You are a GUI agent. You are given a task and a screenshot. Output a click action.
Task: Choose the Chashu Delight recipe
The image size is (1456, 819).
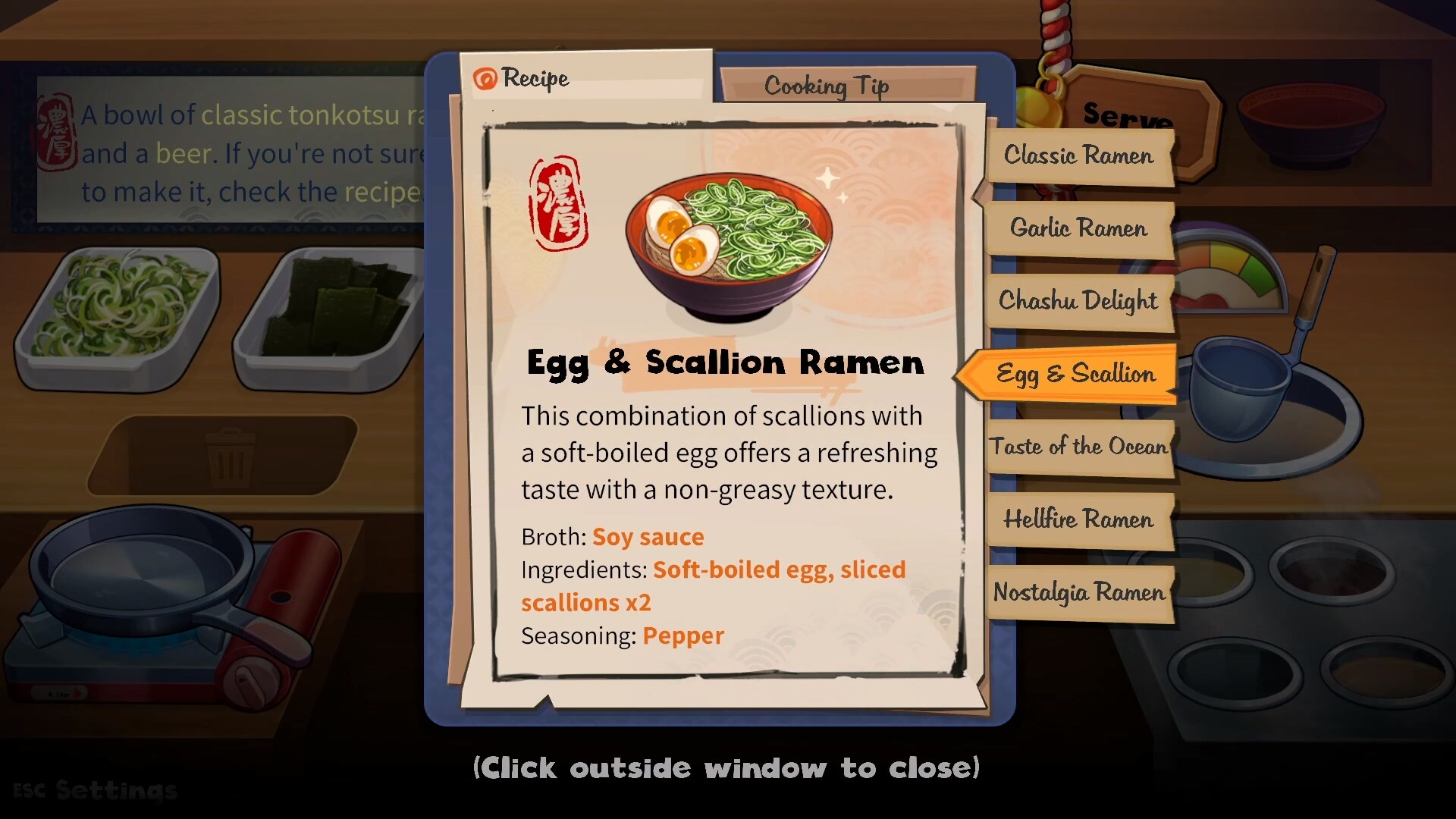(1078, 300)
